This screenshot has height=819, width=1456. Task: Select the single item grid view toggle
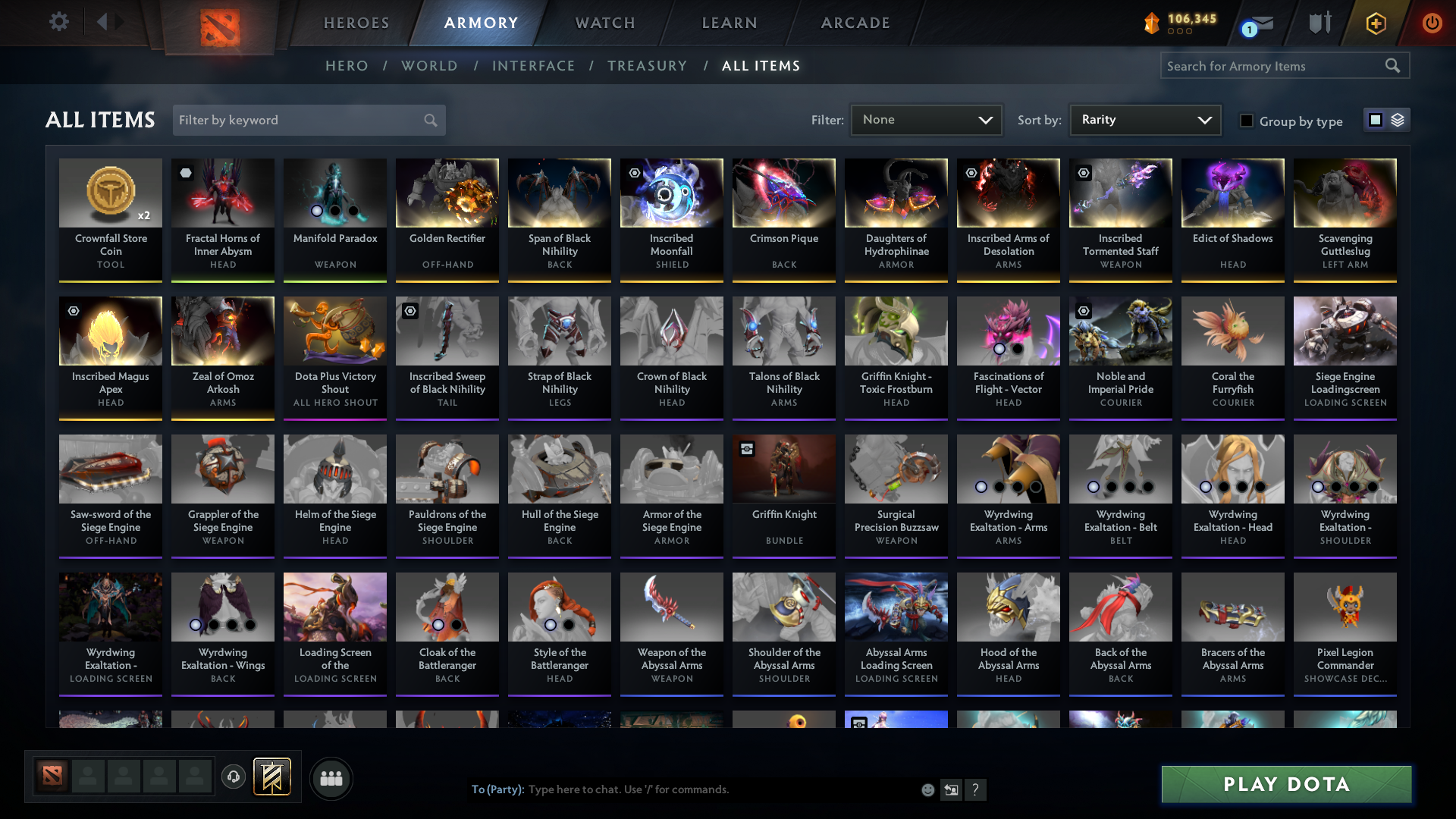tap(1376, 120)
